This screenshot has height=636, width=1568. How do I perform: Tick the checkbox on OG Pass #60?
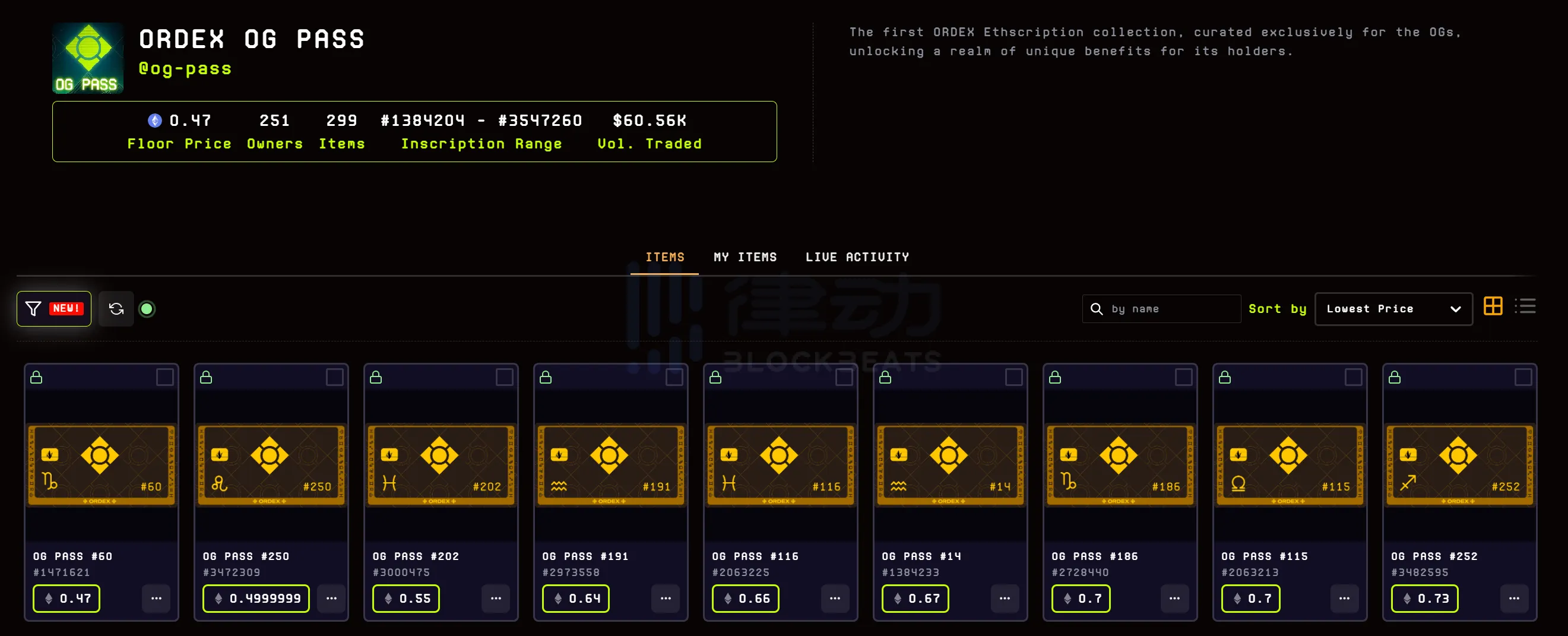(x=165, y=377)
